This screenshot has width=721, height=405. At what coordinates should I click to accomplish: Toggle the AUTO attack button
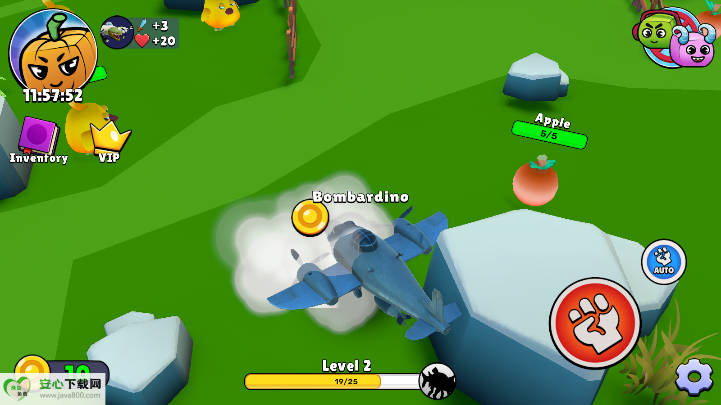pos(663,261)
